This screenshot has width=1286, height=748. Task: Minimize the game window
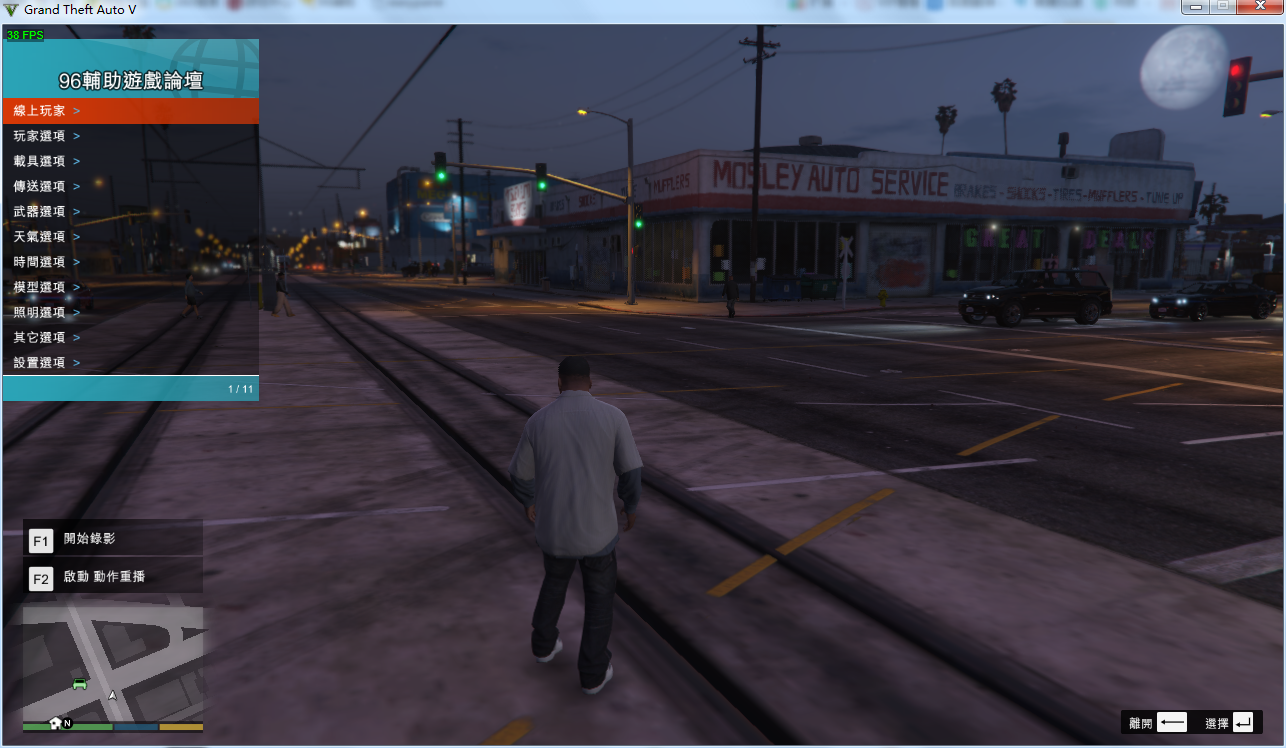(1196, 7)
